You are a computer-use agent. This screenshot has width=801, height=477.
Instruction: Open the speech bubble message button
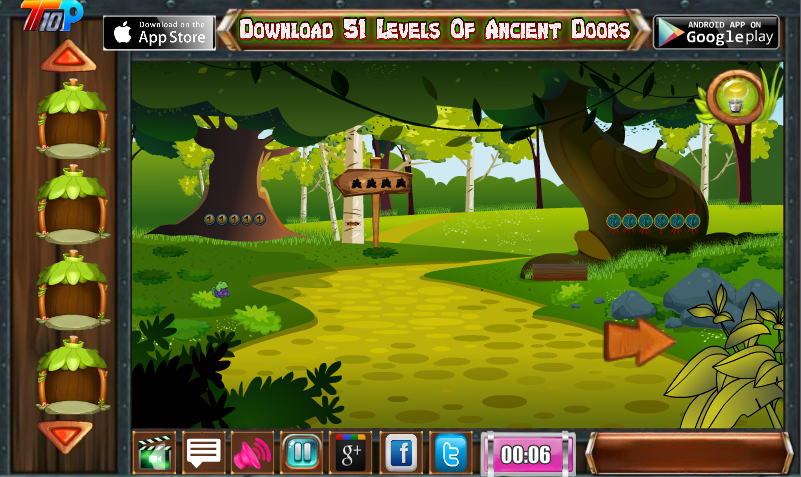point(203,454)
